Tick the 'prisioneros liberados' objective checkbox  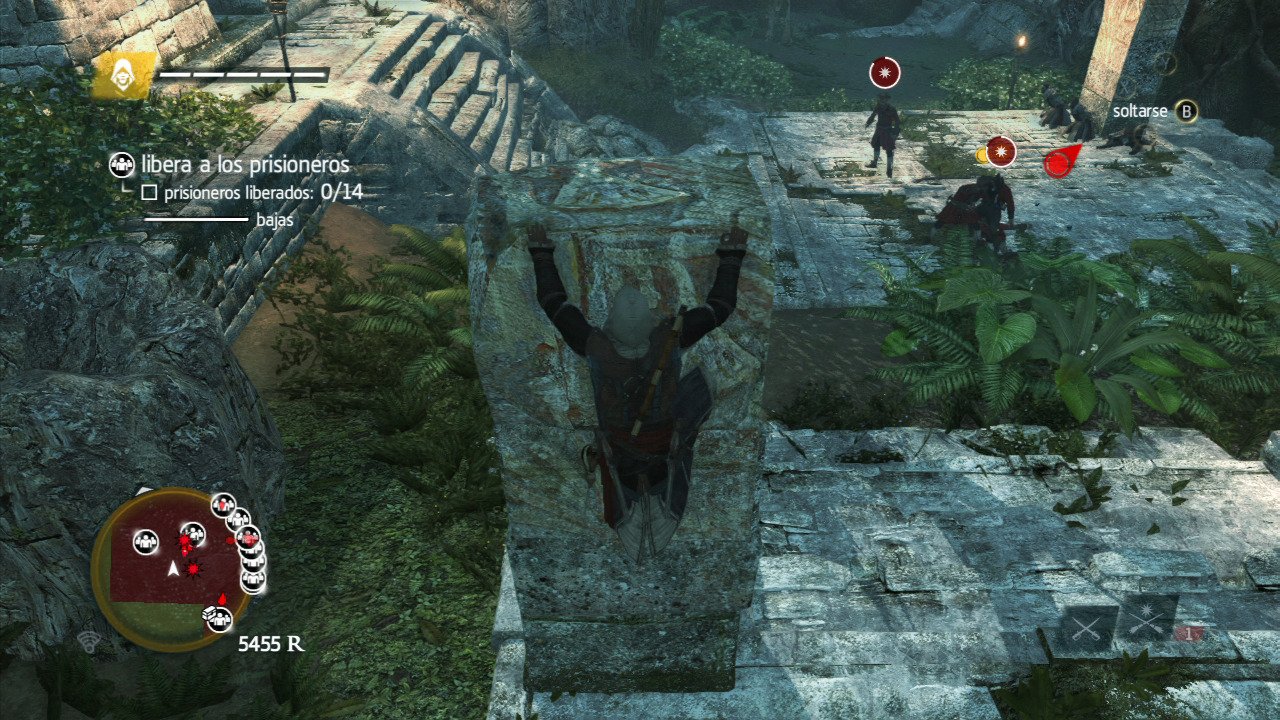150,191
